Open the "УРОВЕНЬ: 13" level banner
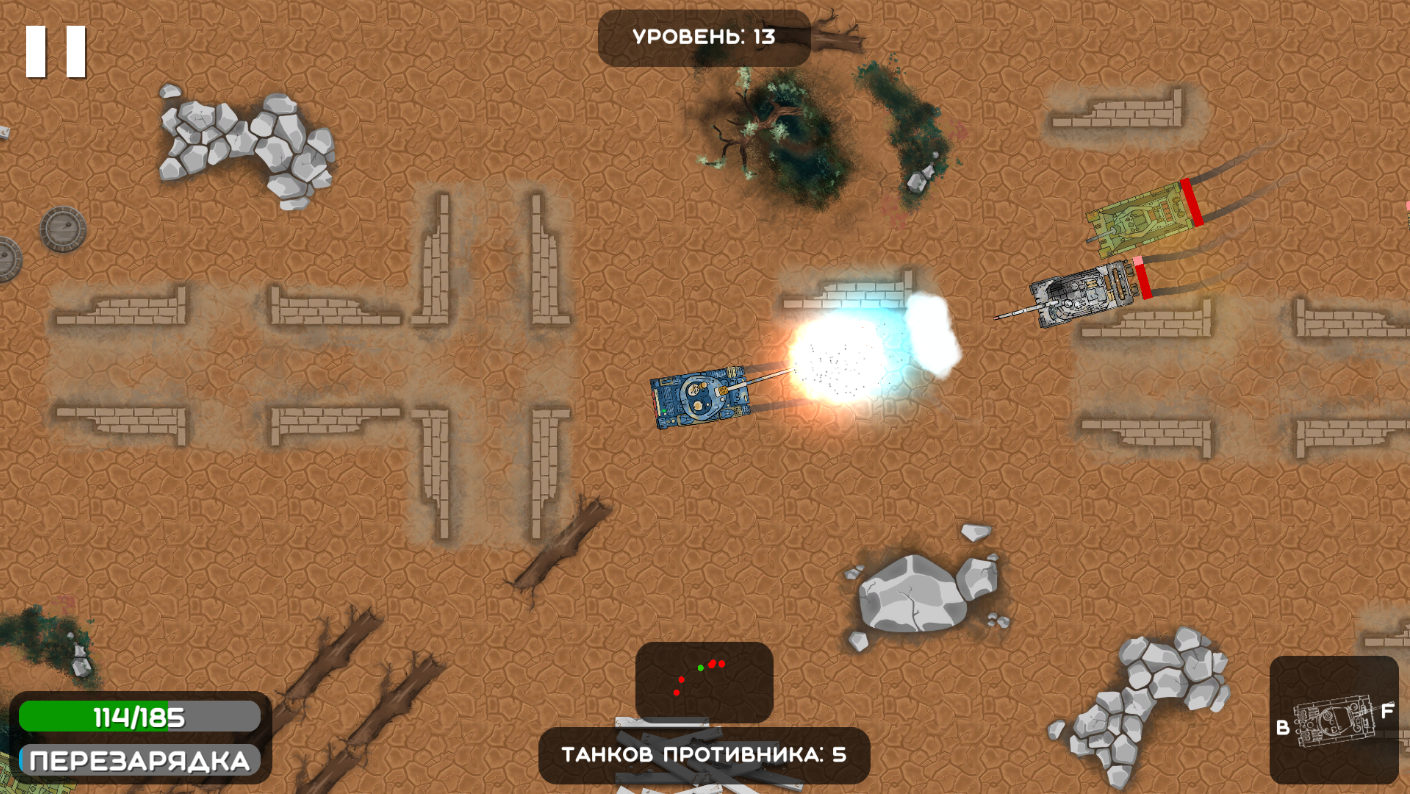 coord(701,35)
